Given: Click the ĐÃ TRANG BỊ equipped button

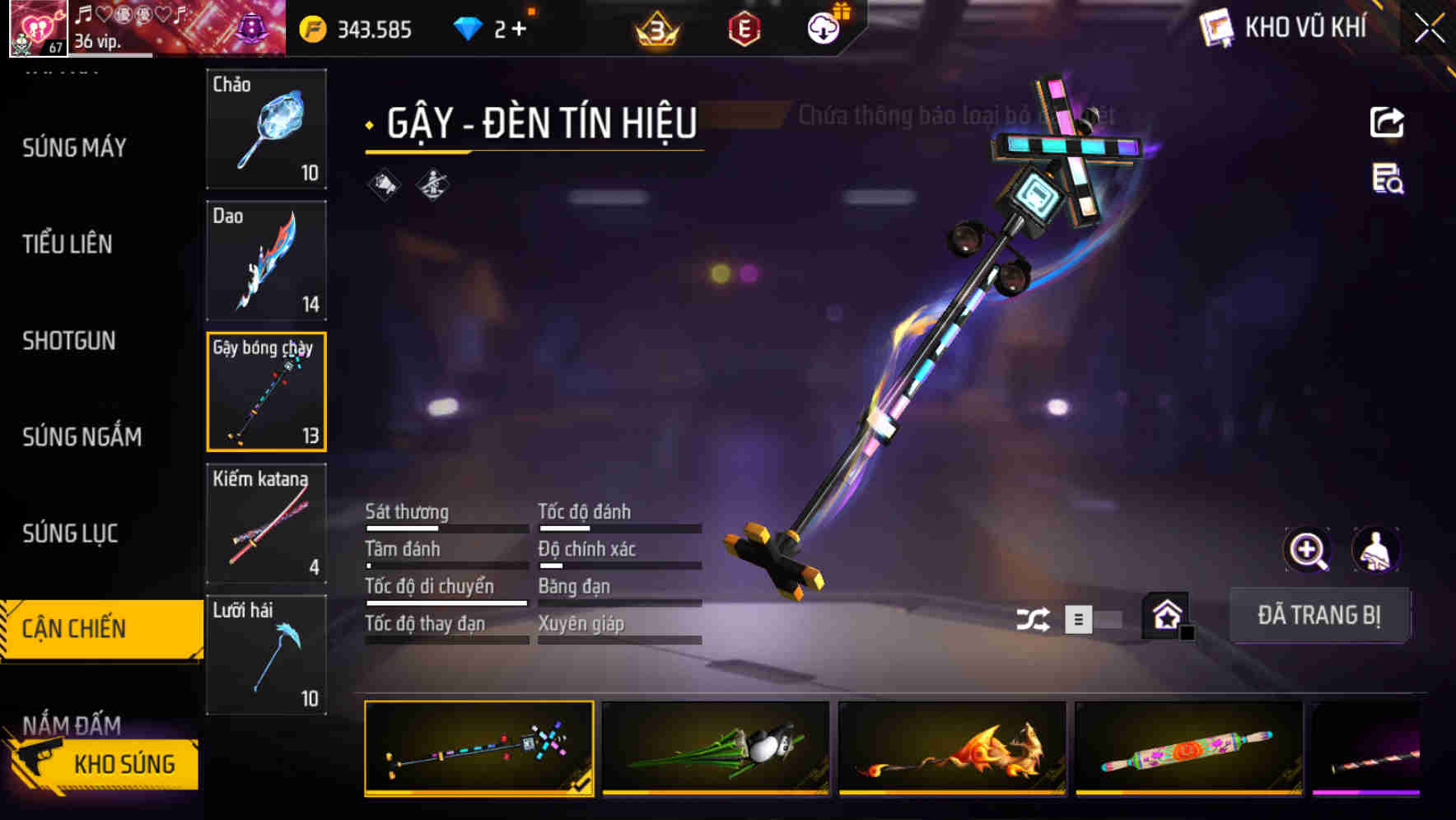Looking at the screenshot, I should click(1318, 615).
